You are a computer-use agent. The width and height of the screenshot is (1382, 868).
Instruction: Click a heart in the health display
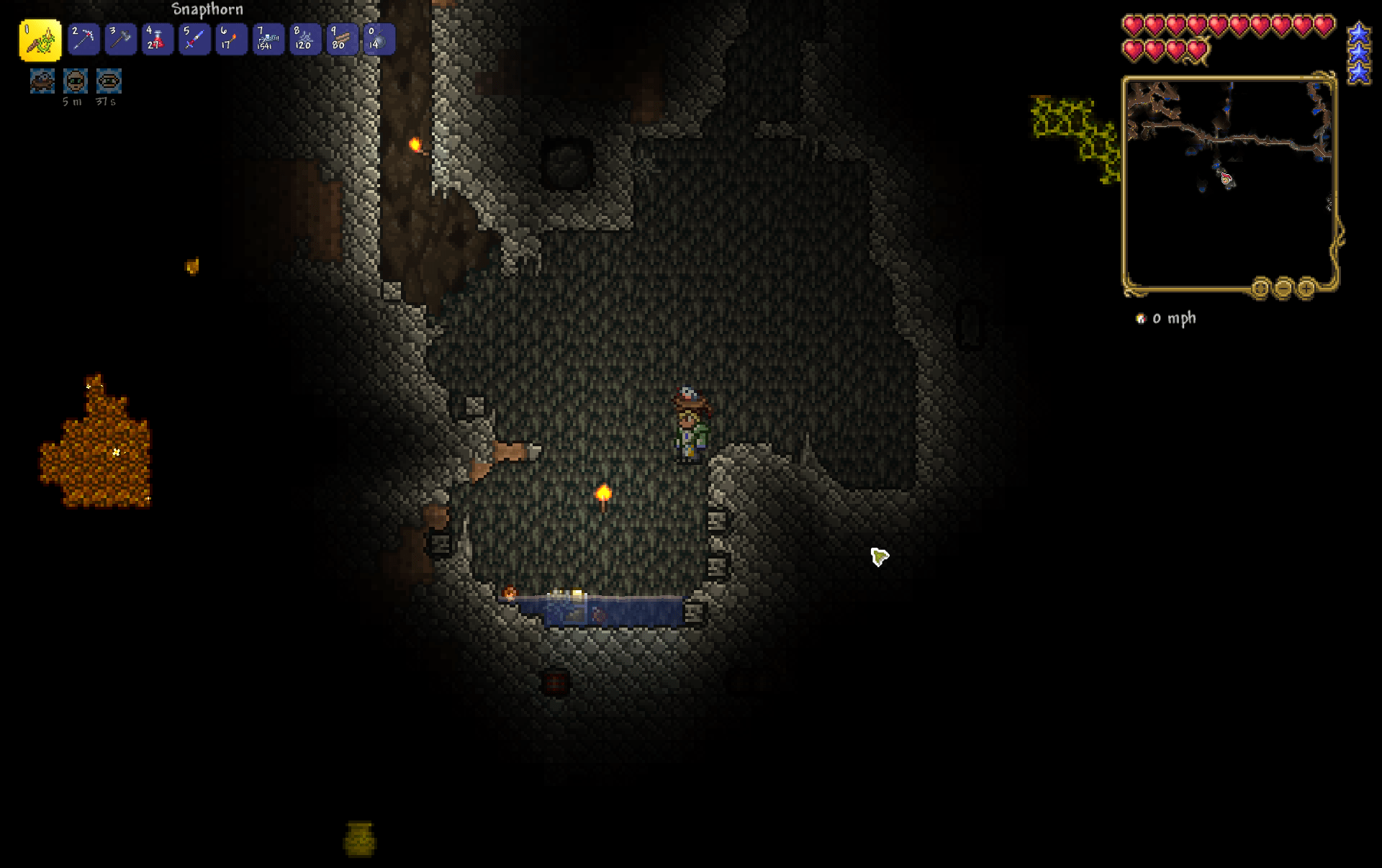pyautogui.click(x=1132, y=24)
